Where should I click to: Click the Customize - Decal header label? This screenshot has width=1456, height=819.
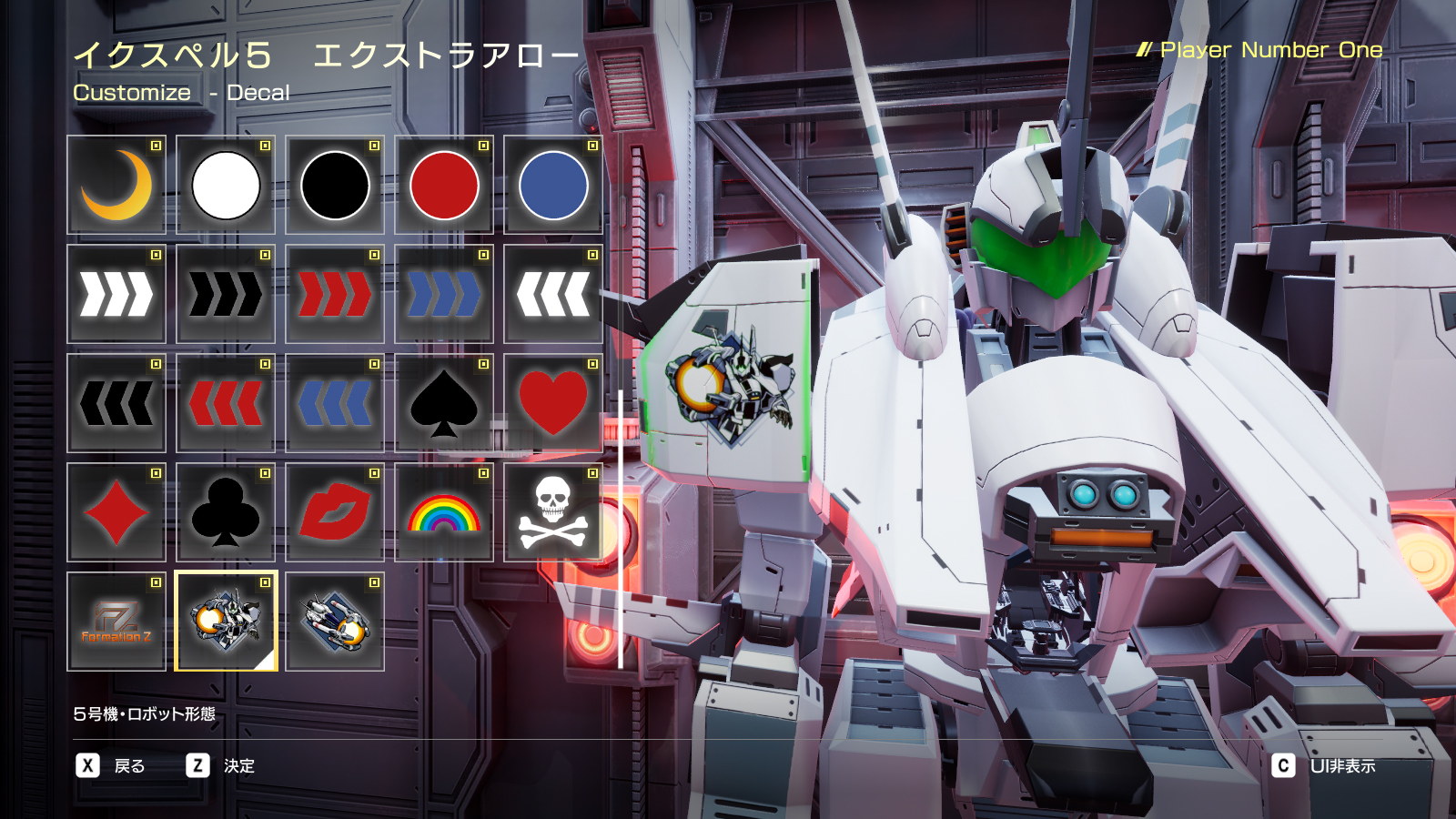[181, 92]
